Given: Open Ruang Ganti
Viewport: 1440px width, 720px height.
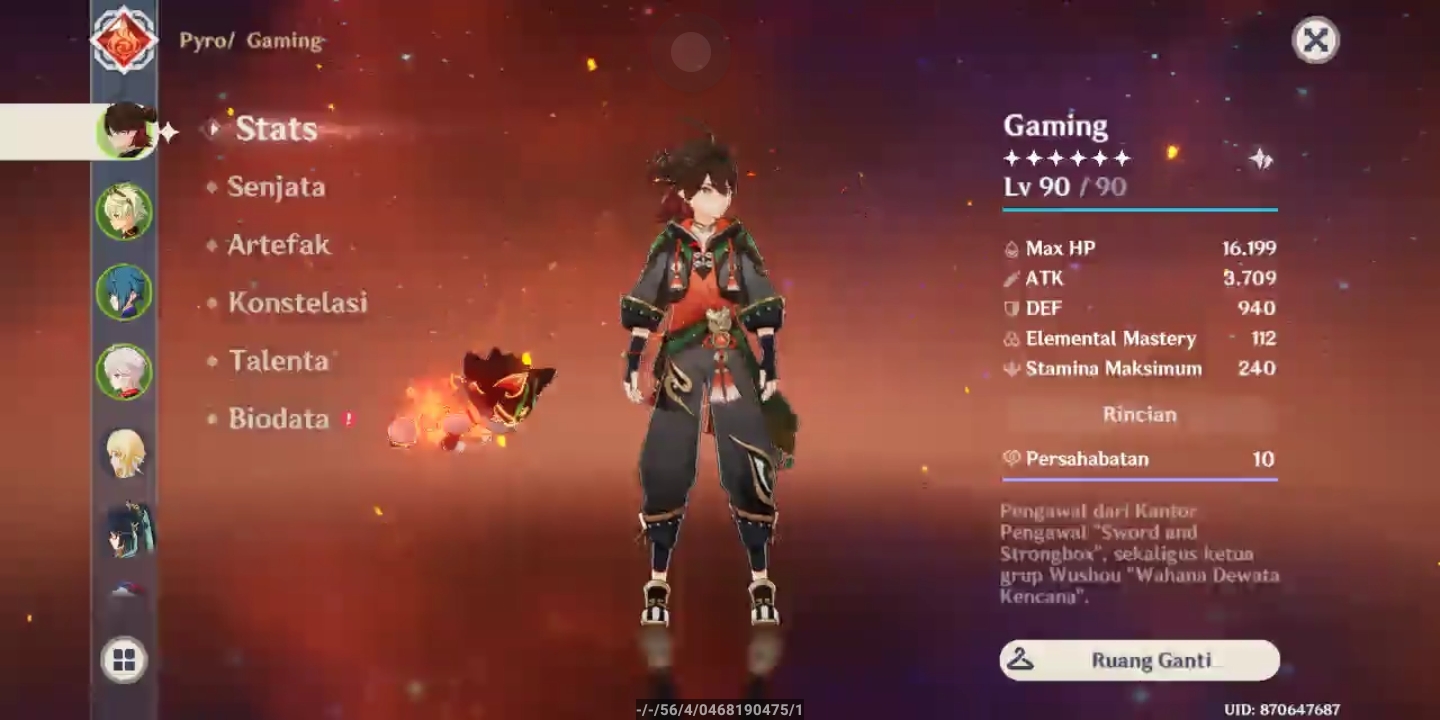Looking at the screenshot, I should (1139, 660).
